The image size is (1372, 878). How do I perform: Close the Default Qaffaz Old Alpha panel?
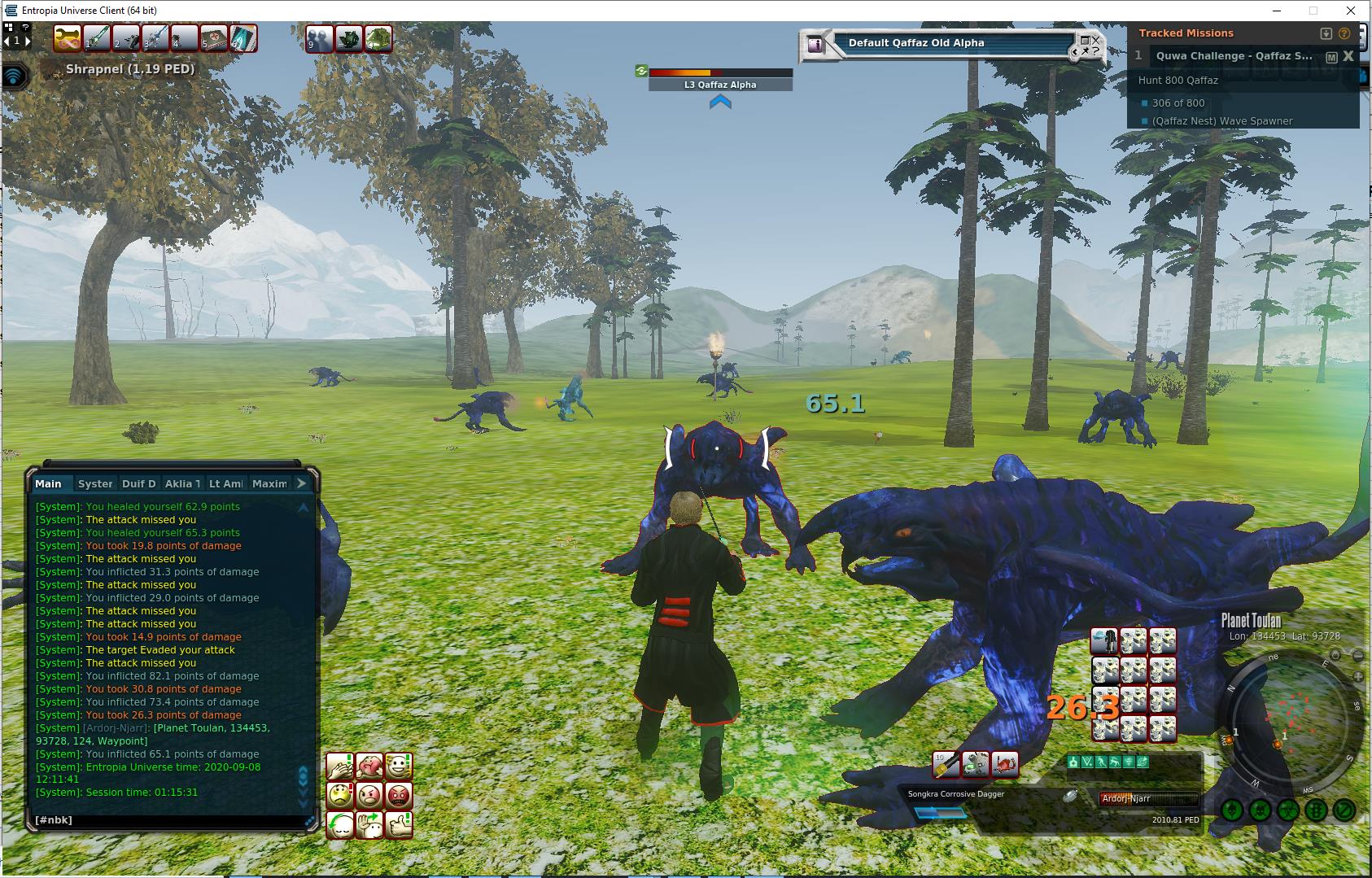click(x=1096, y=39)
